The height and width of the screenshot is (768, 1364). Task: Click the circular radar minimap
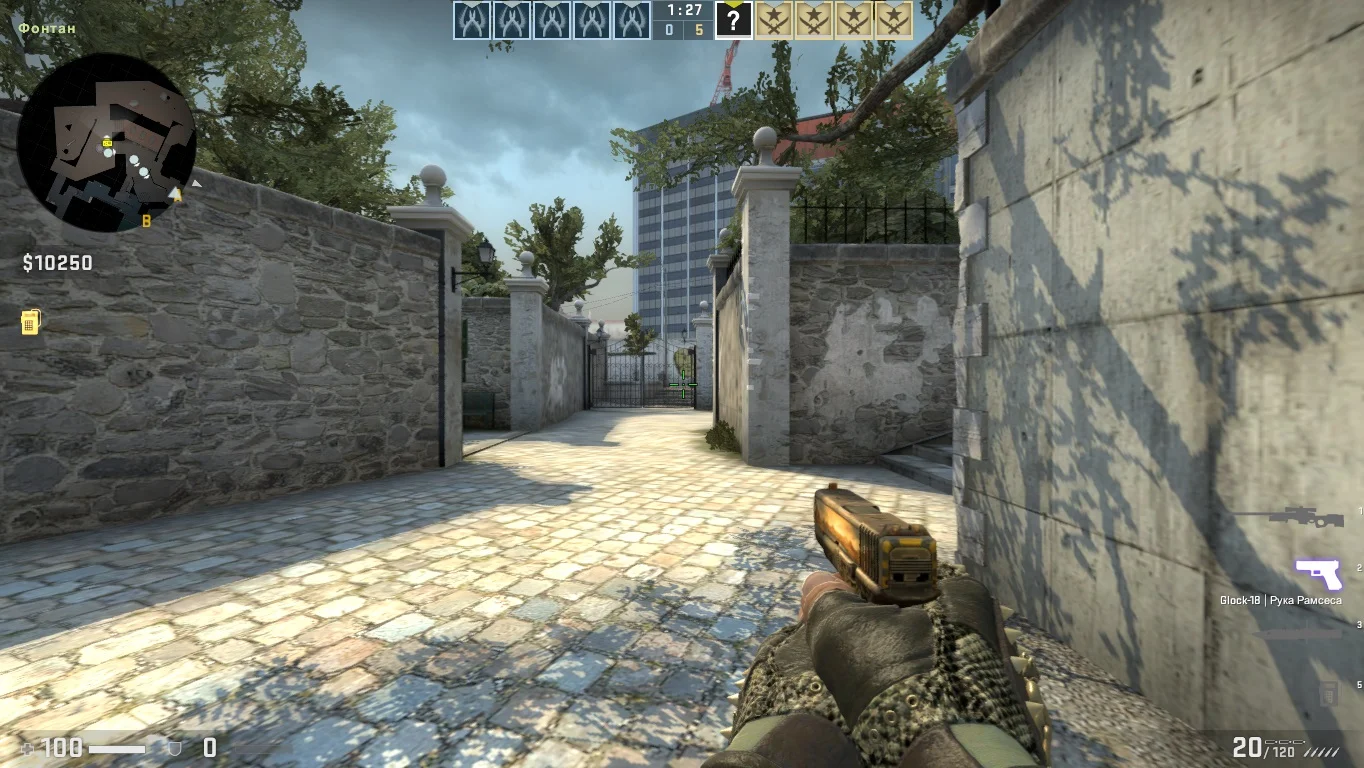click(106, 142)
